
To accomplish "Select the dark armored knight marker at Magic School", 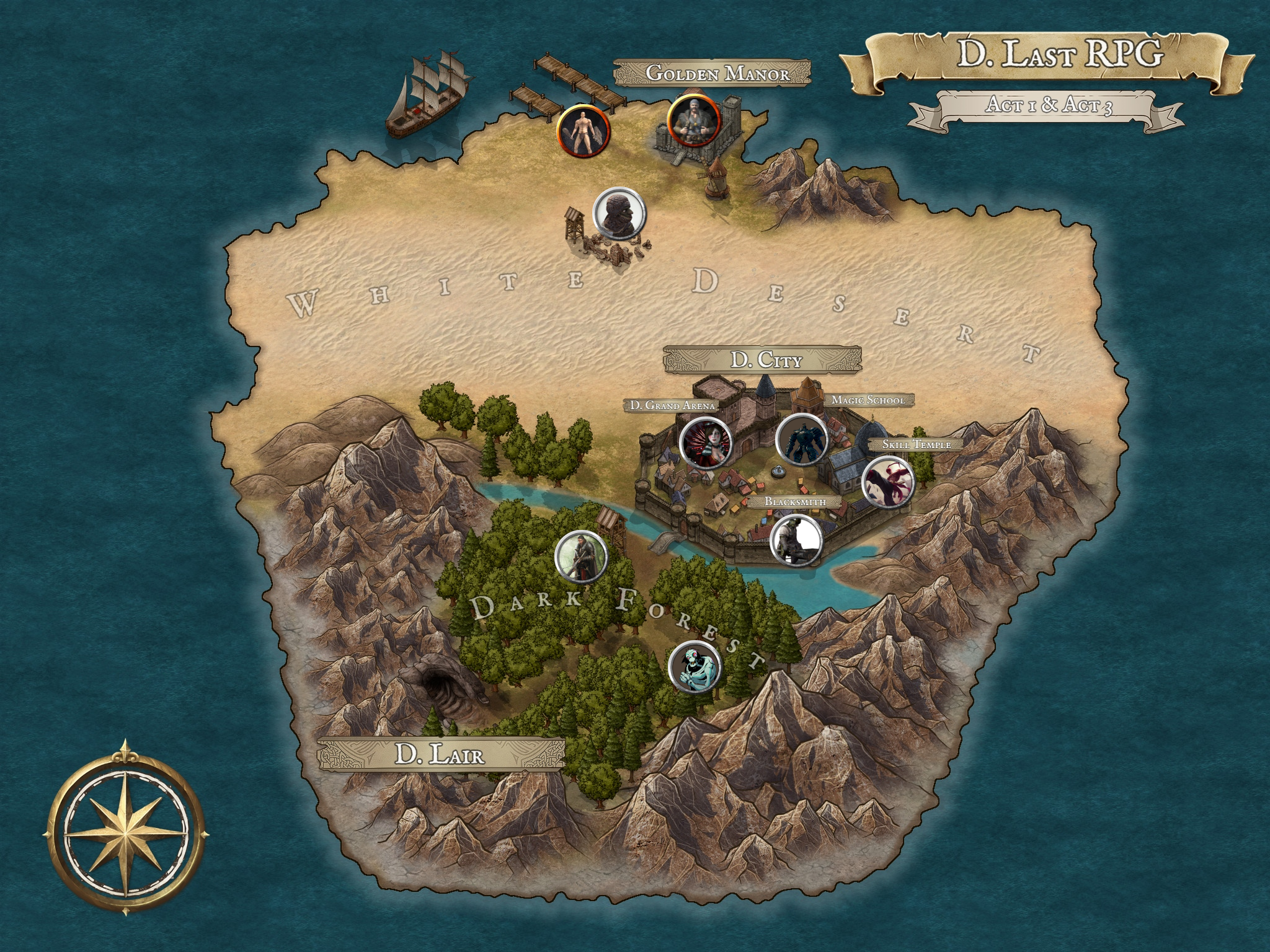I will point(802,439).
